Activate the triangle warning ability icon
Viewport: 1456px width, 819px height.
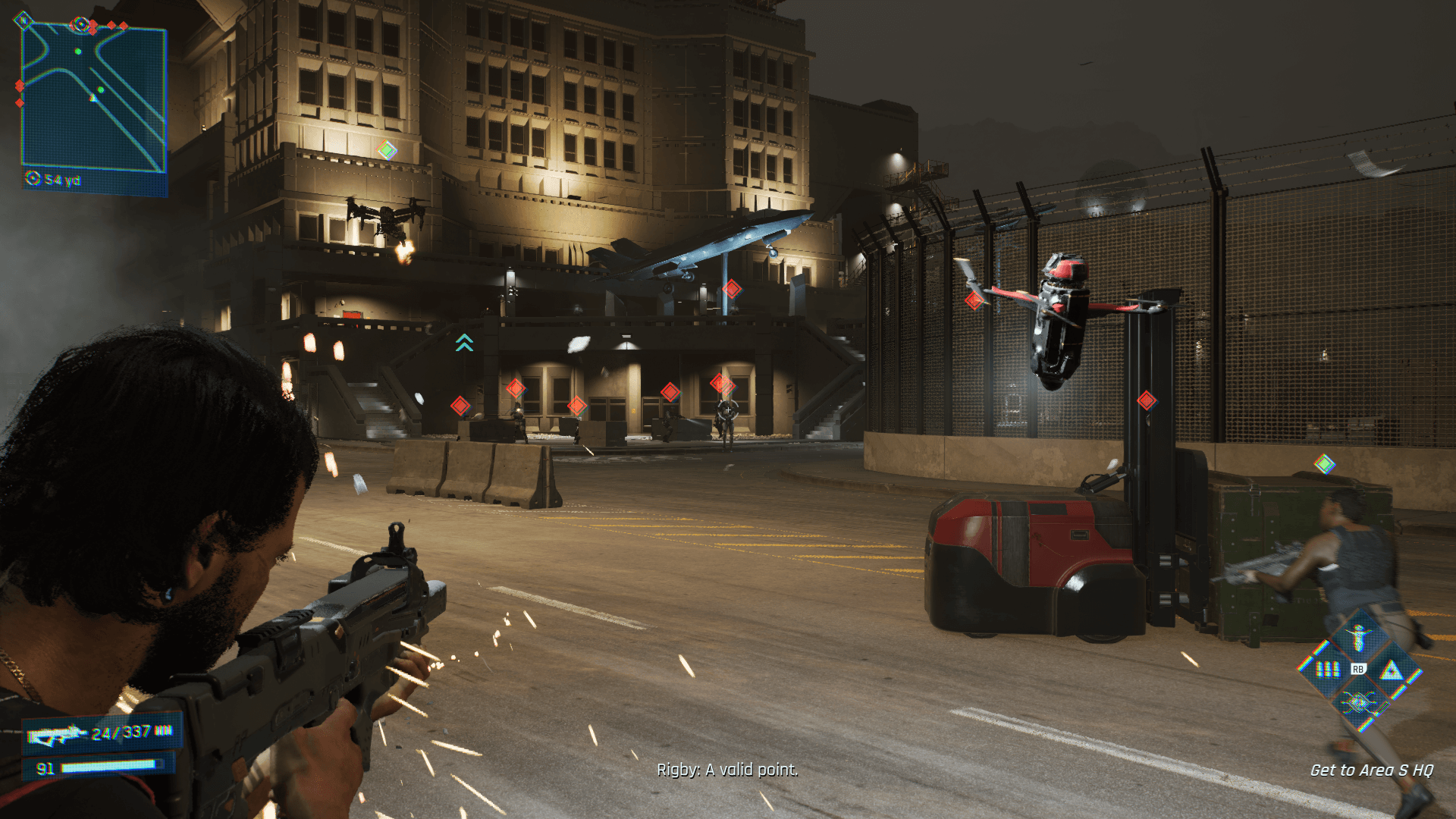pyautogui.click(x=1392, y=671)
